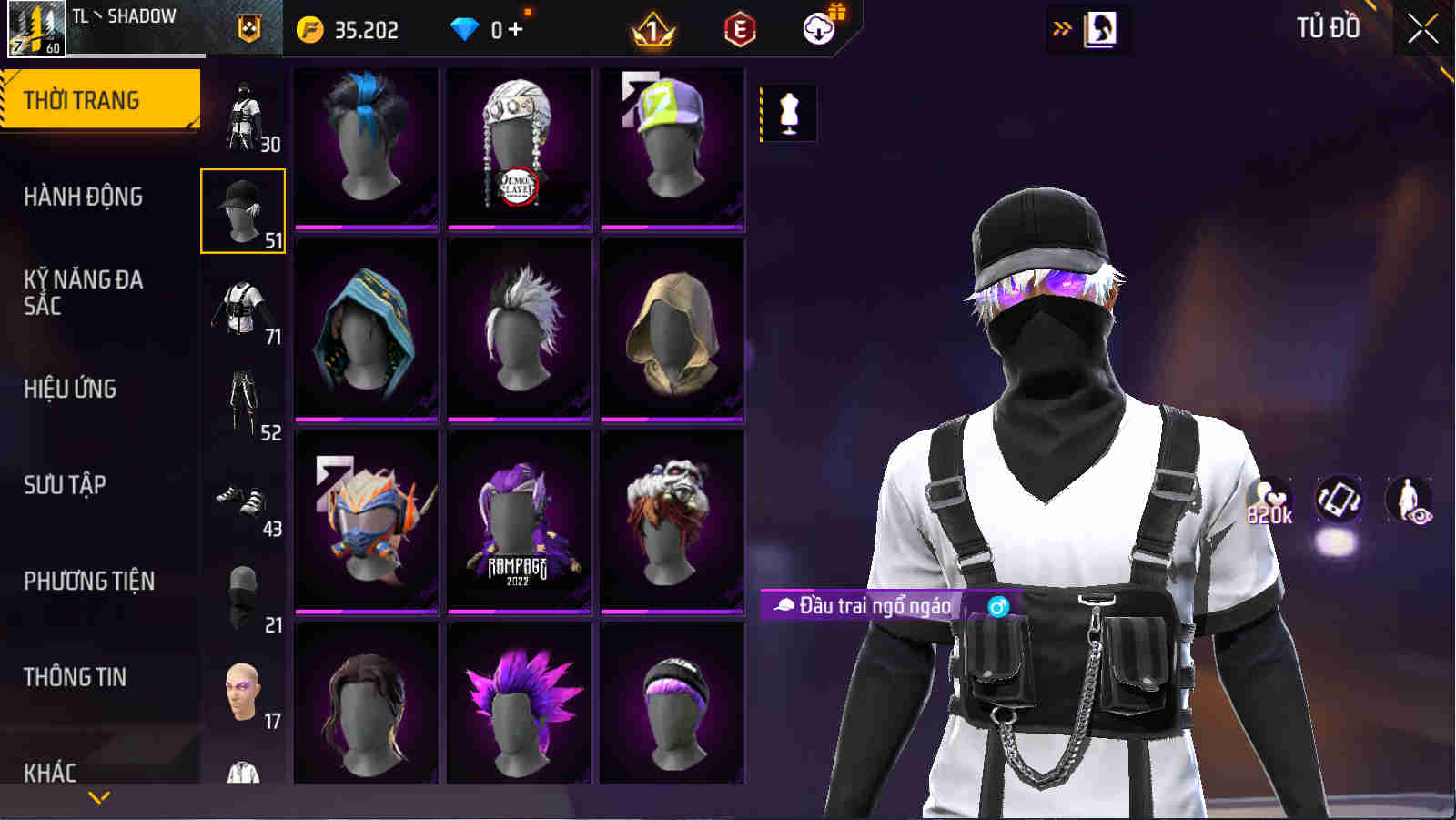The height and width of the screenshot is (820, 1456).
Task: Click the rank crown icon at the top
Action: tap(652, 30)
